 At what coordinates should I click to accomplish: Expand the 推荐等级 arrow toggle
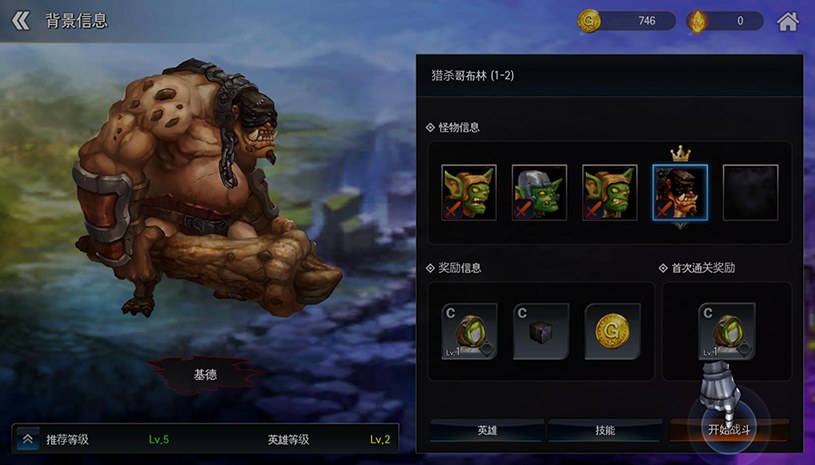(27, 439)
